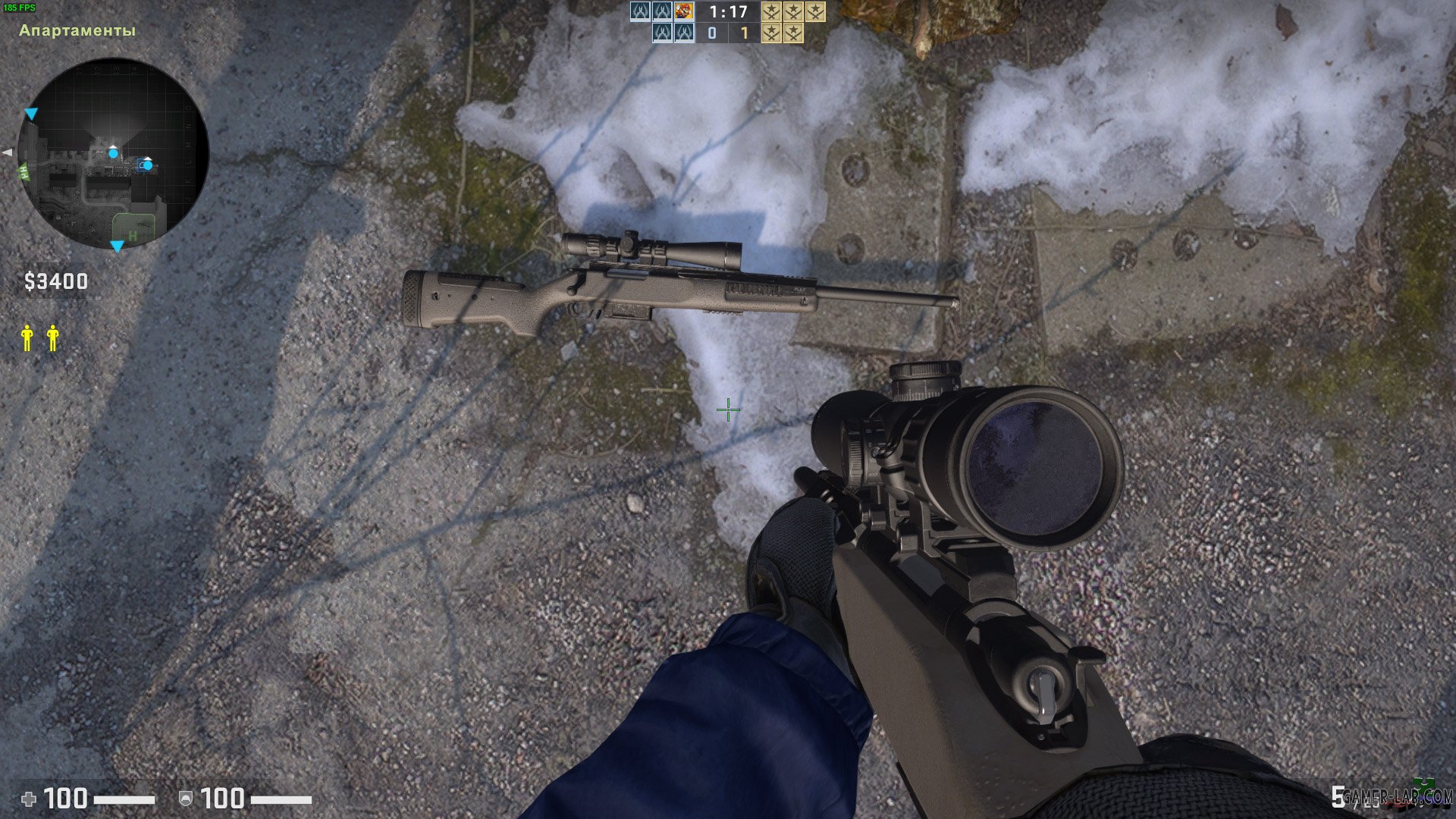Click the leftmost CT logo avatar on the scoreboard
Screen dimensions: 1456x819
pyautogui.click(x=640, y=12)
